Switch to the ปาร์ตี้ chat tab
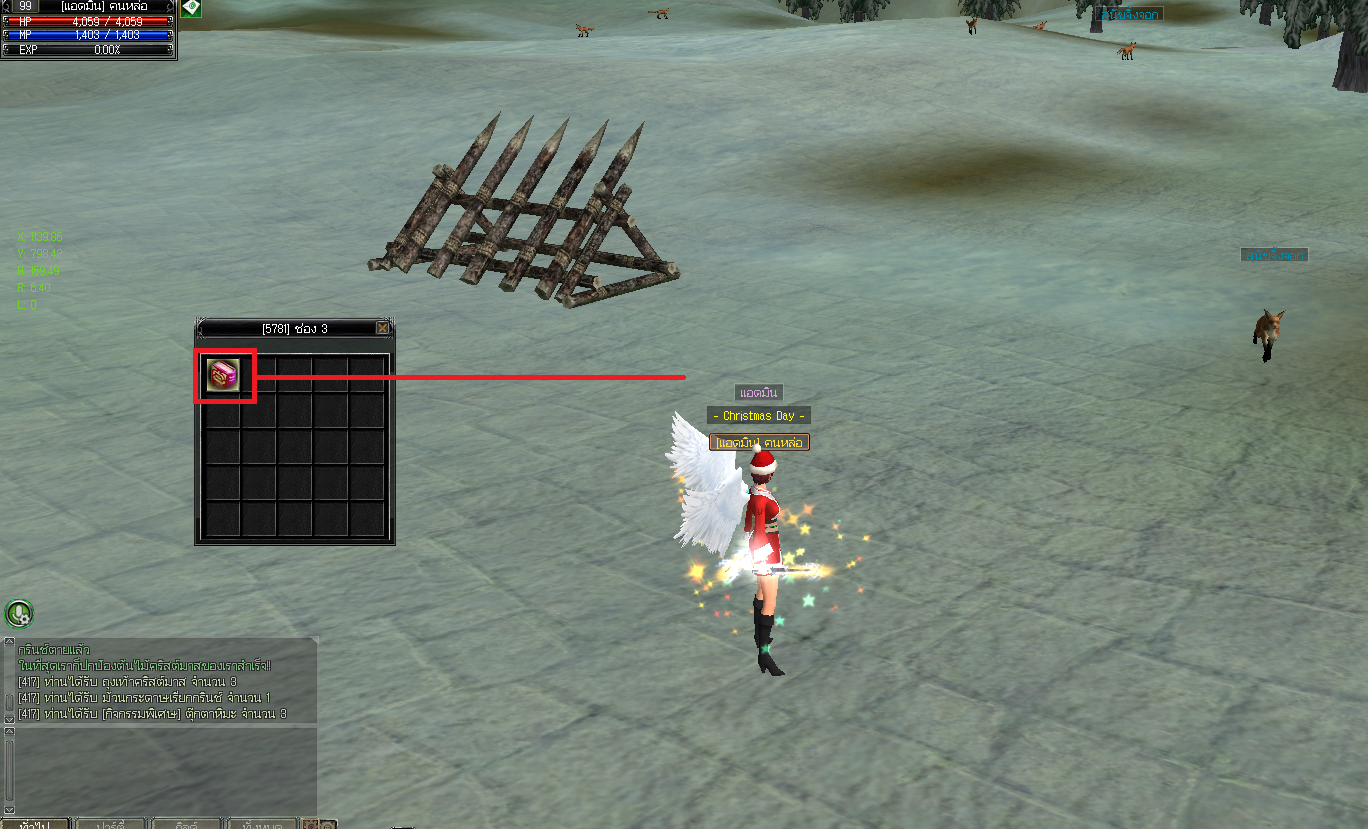Image resolution: width=1368 pixels, height=829 pixels. tap(110, 824)
